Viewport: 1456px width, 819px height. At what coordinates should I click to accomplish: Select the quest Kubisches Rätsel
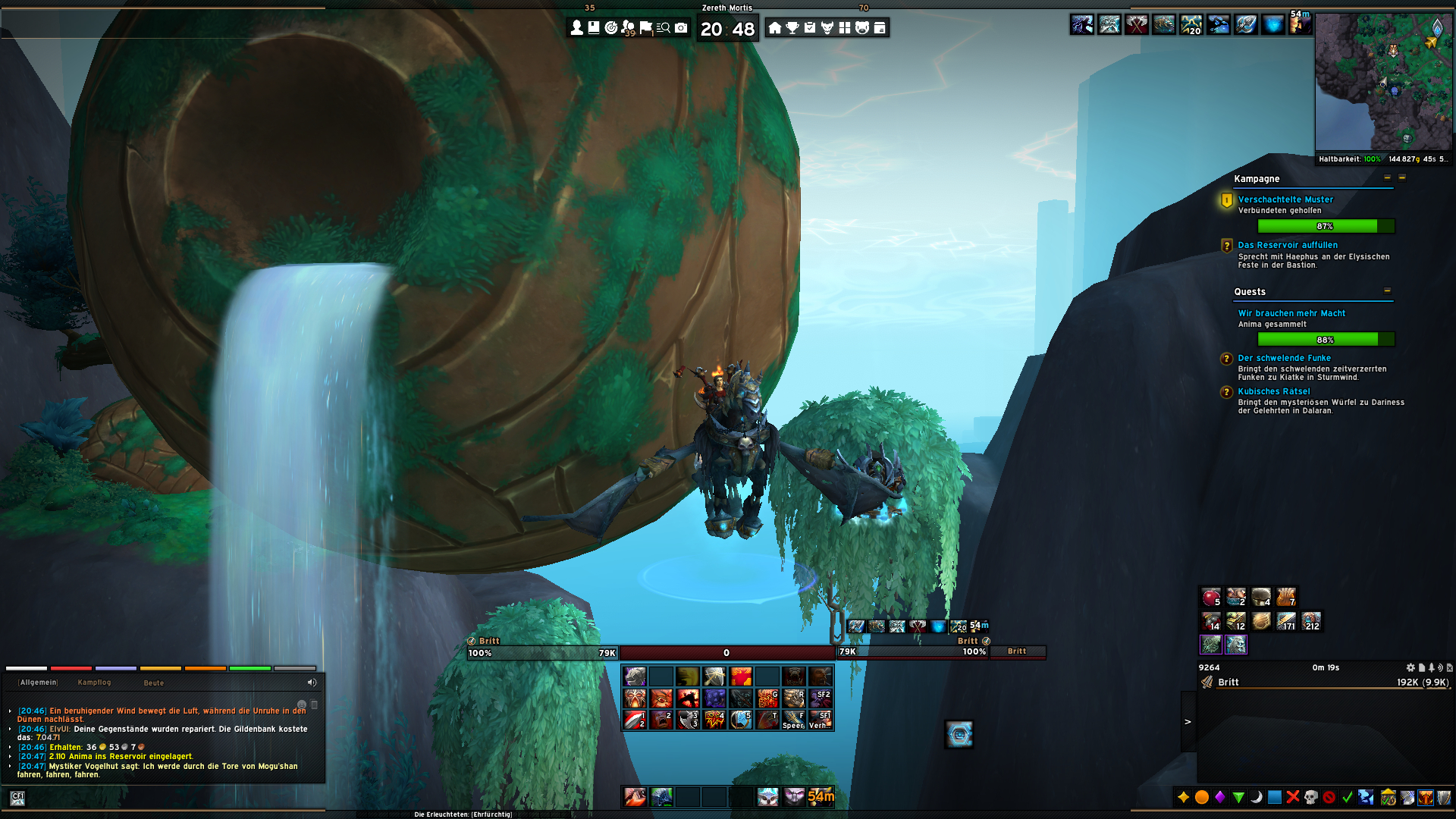click(x=1274, y=391)
